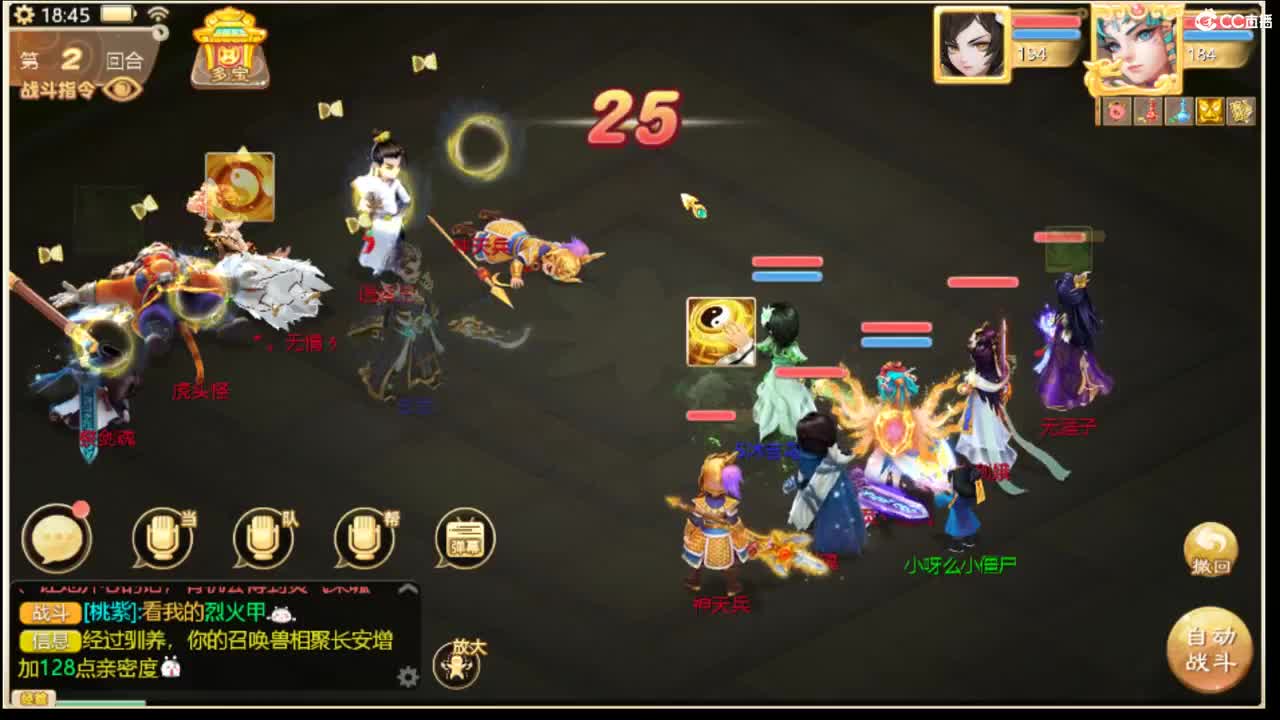Screen dimensions: 1280x720
Task: Switch to the 信息 message channel
Action: [52, 642]
